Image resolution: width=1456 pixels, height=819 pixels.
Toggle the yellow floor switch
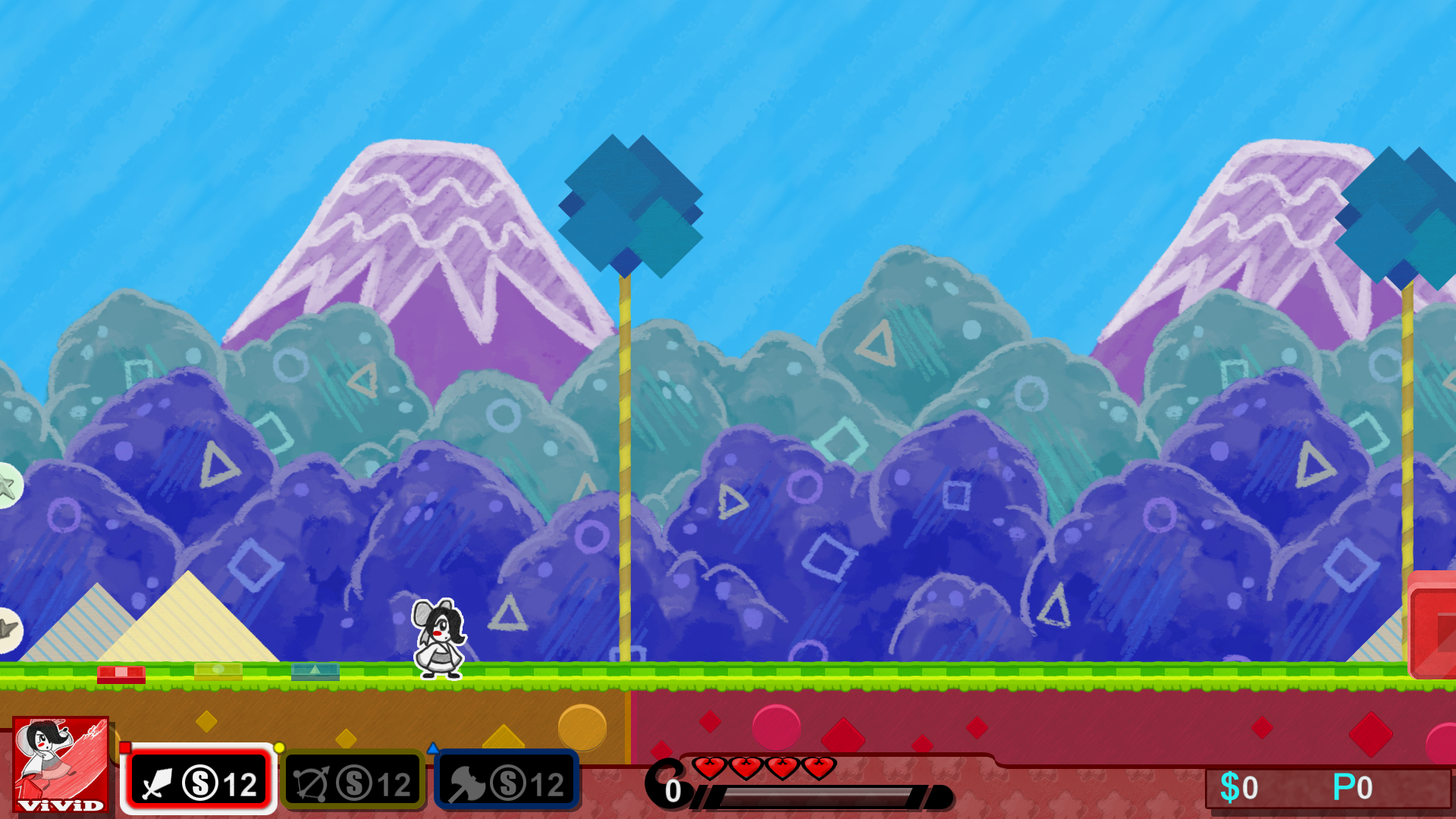[x=218, y=670]
